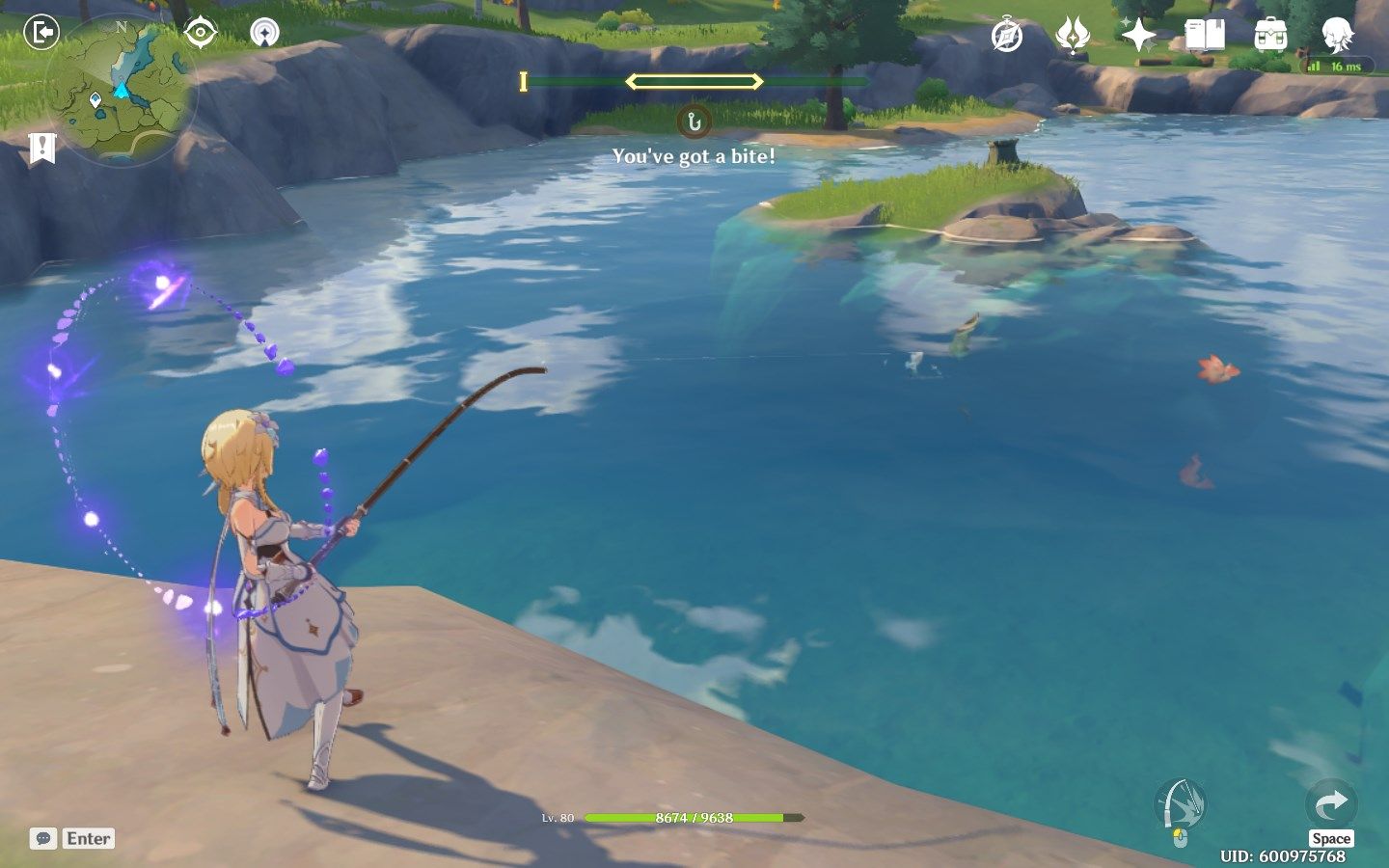1389x868 pixels.
Task: Open the Events overview wings icon
Action: (1073, 35)
